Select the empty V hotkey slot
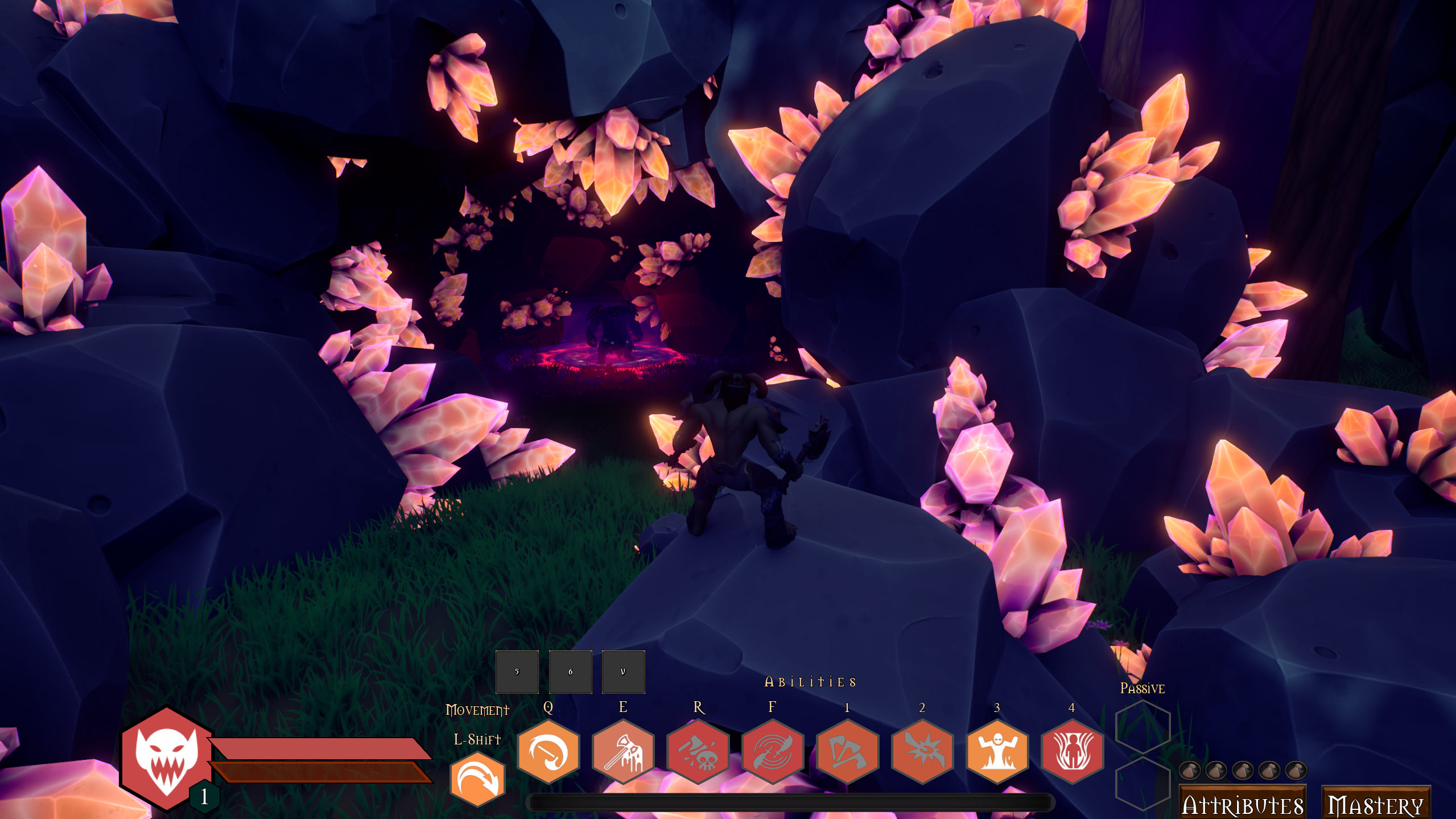1456x819 pixels. [622, 672]
